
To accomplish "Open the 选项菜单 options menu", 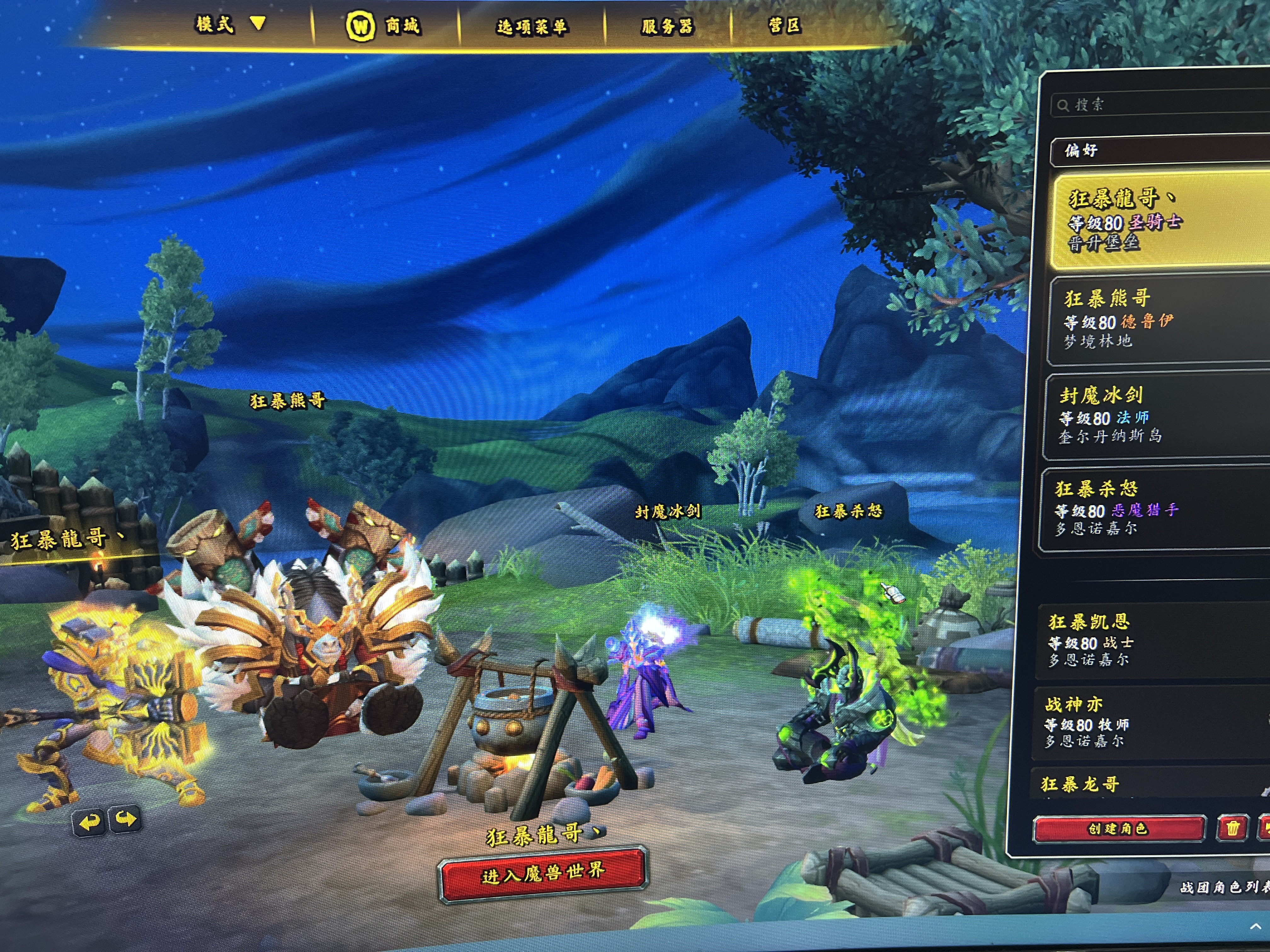I will point(532,26).
